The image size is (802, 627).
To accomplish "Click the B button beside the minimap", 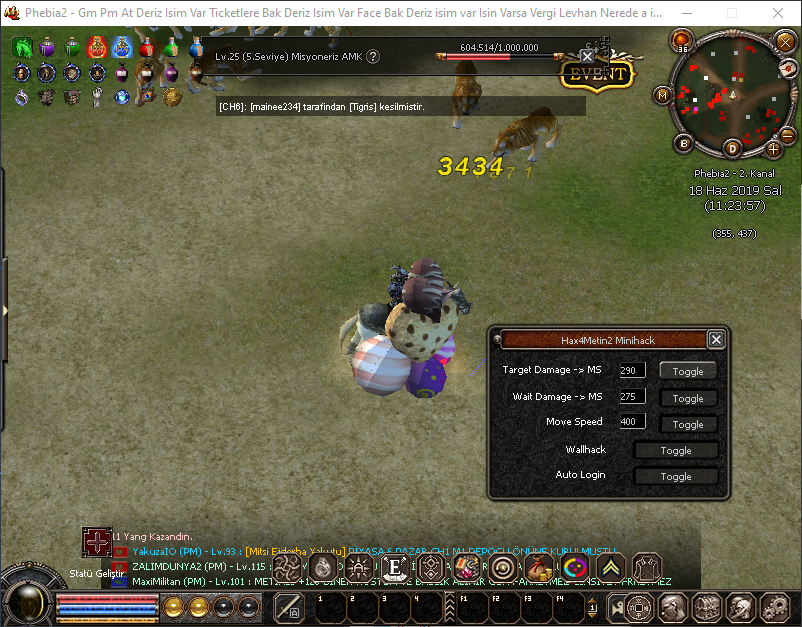I will (685, 143).
